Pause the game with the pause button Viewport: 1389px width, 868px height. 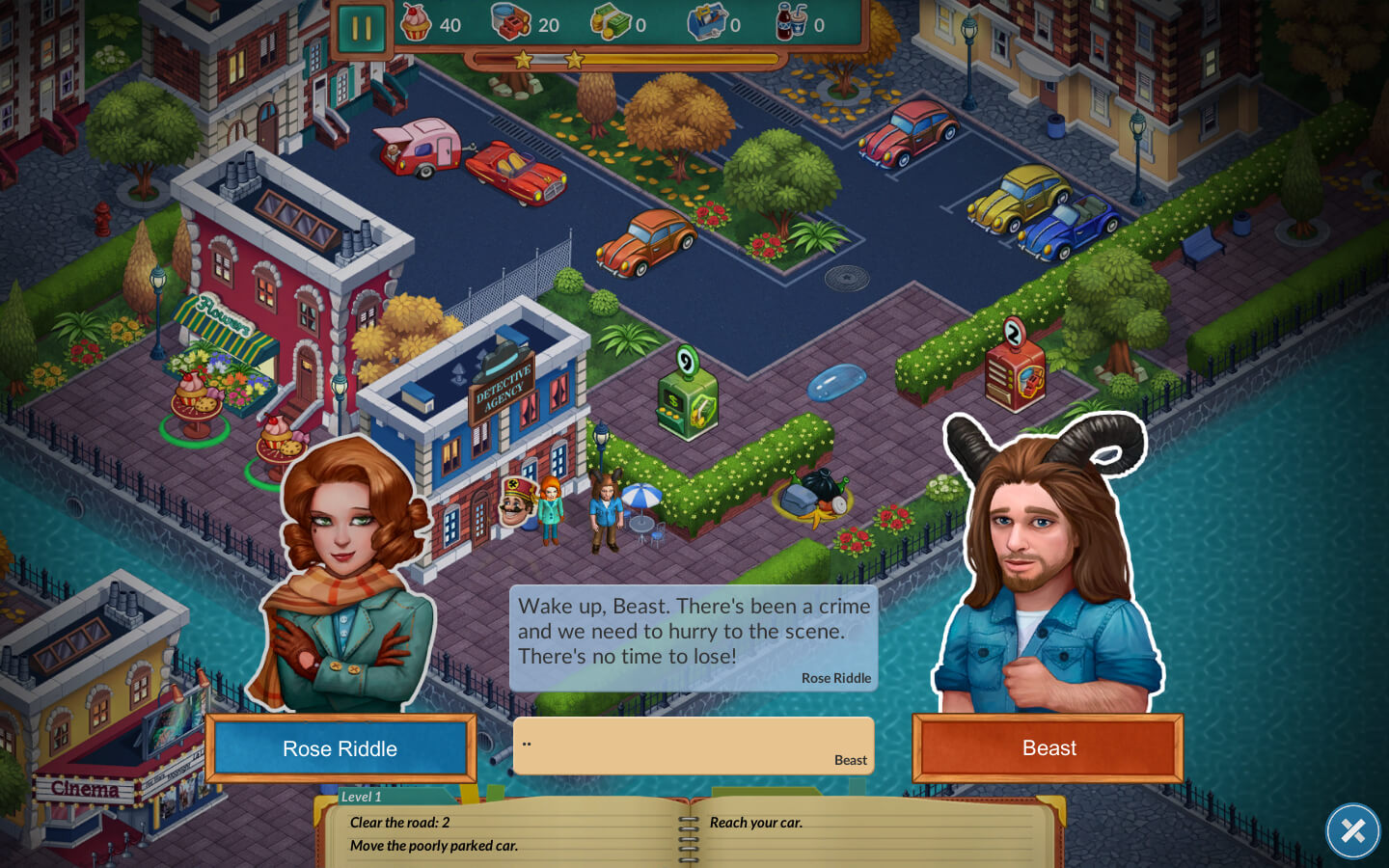[x=362, y=28]
